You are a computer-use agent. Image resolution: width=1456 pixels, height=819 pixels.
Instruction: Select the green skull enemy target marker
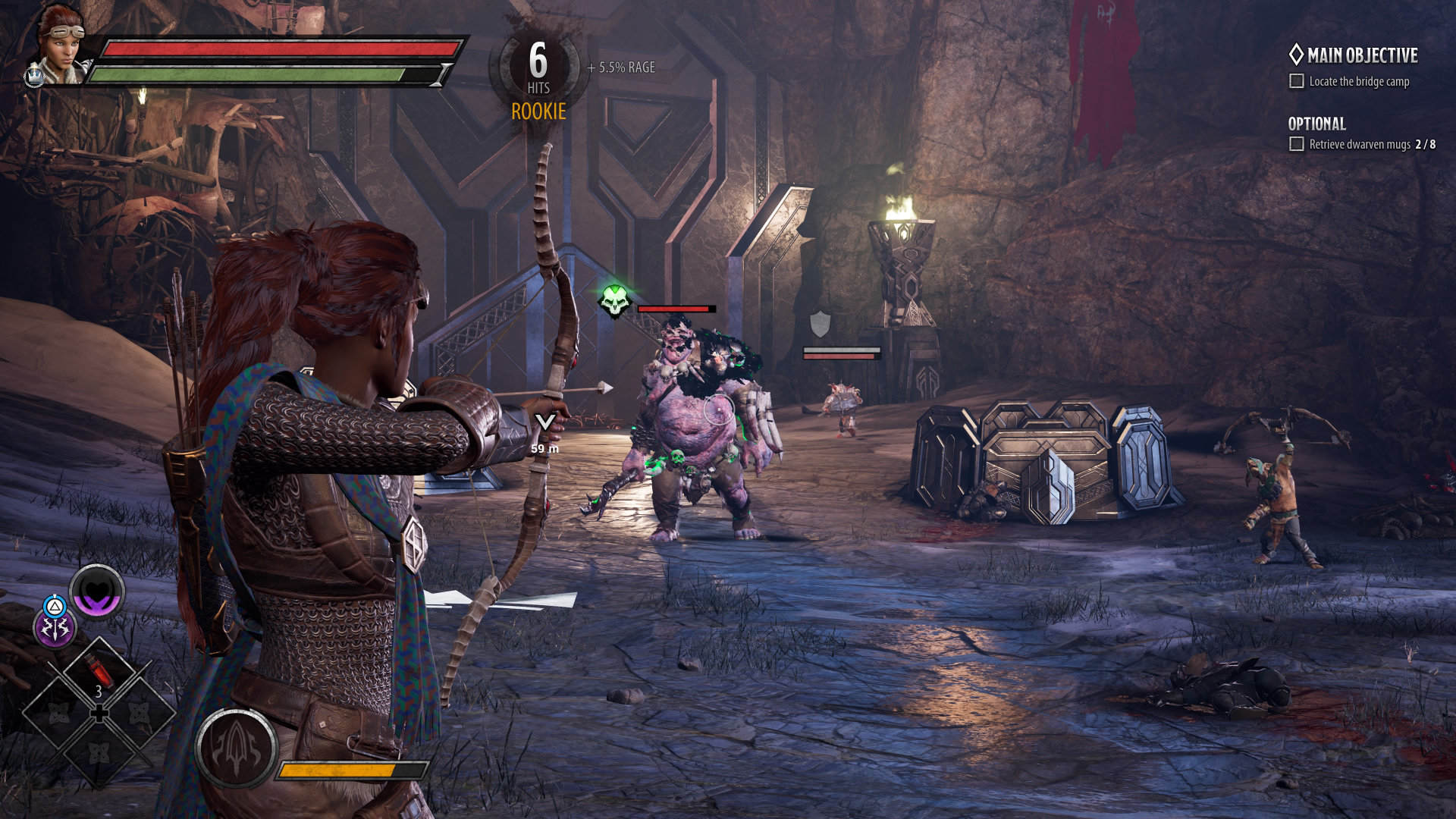point(615,301)
